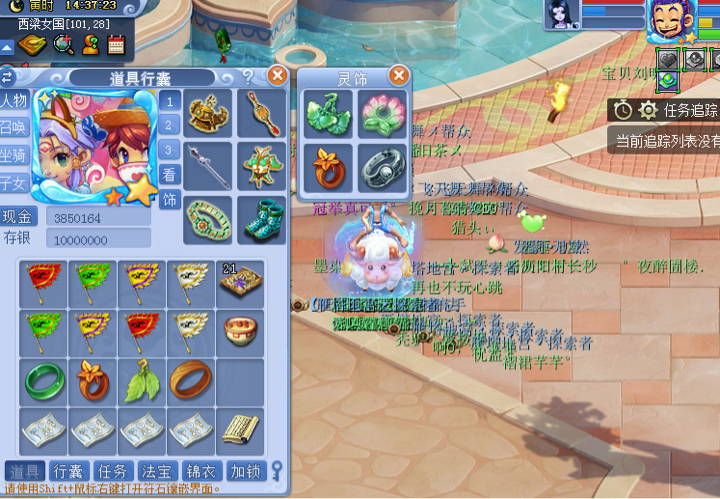Open the task tracker gear settings

tap(649, 110)
